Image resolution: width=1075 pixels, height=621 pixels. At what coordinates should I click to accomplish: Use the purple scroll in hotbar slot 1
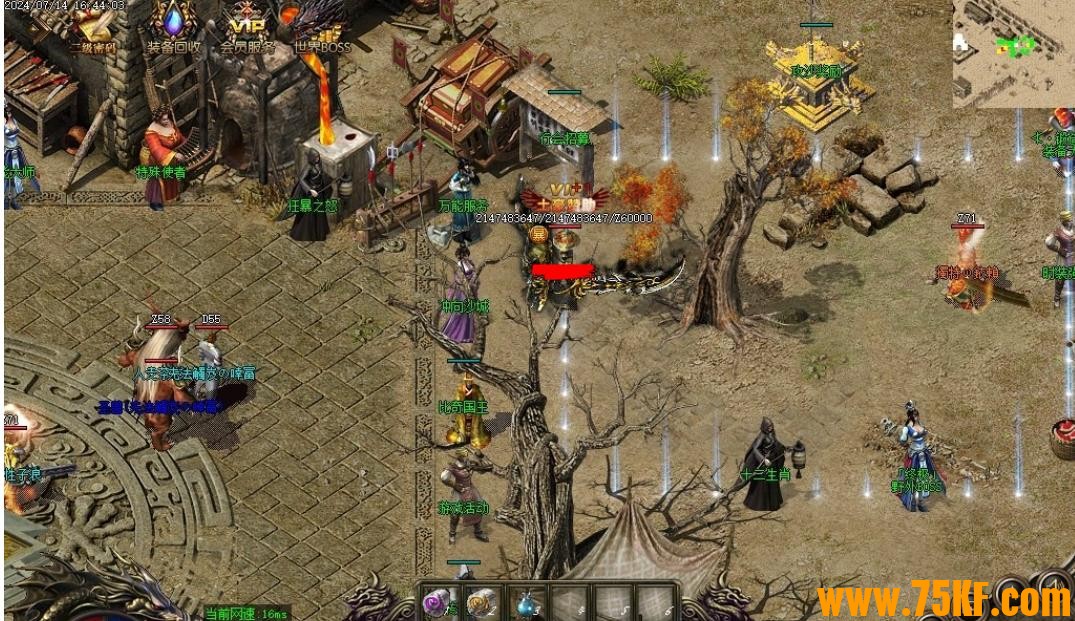[437, 602]
